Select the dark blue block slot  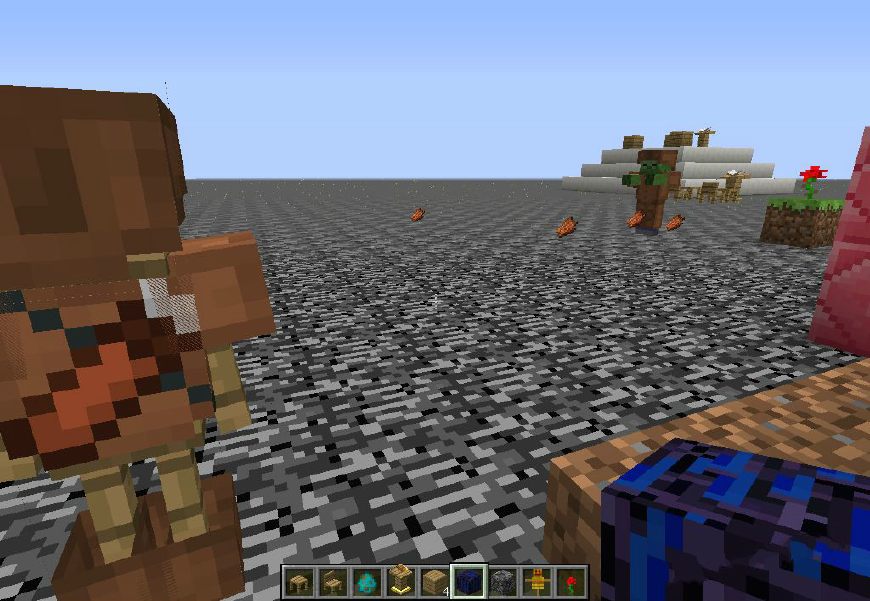[x=468, y=582]
